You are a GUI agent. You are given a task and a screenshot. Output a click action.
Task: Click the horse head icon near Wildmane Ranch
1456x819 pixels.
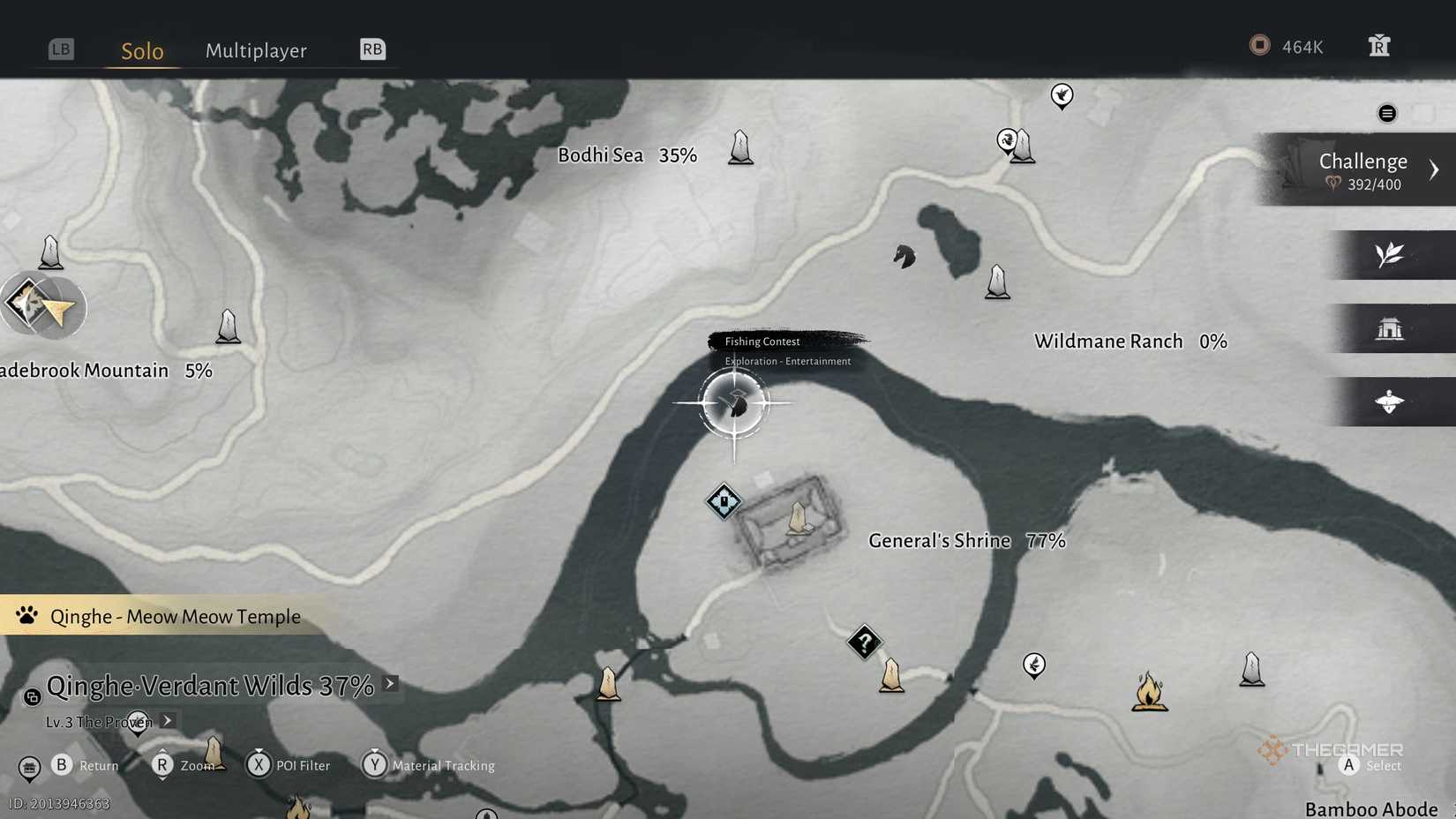point(904,256)
